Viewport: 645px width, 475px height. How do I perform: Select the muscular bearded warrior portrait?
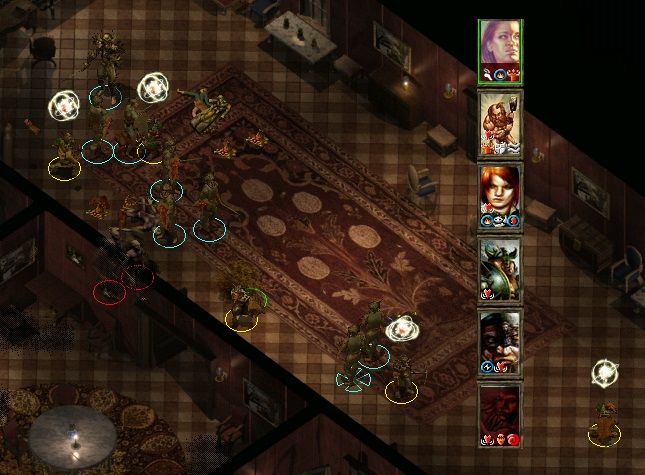click(x=499, y=122)
